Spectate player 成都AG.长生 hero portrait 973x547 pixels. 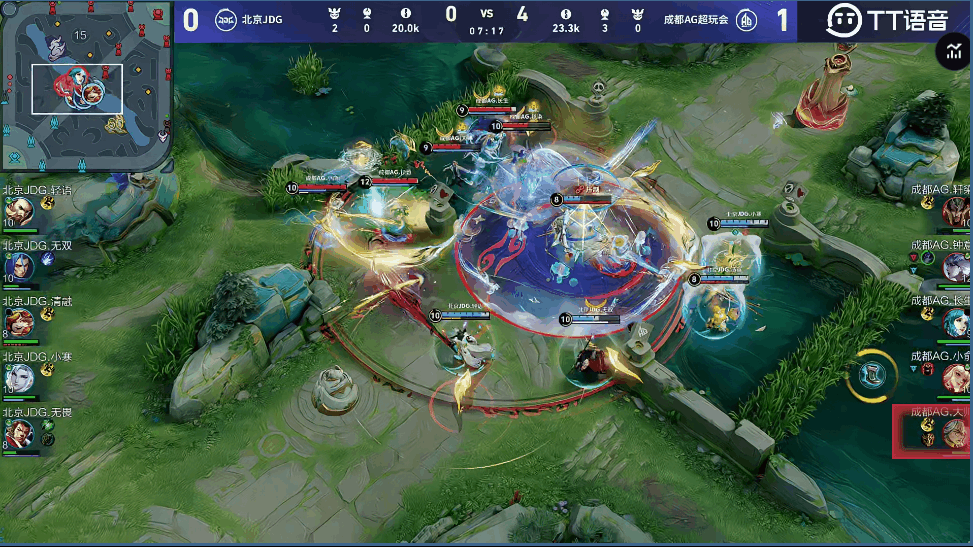point(957,321)
